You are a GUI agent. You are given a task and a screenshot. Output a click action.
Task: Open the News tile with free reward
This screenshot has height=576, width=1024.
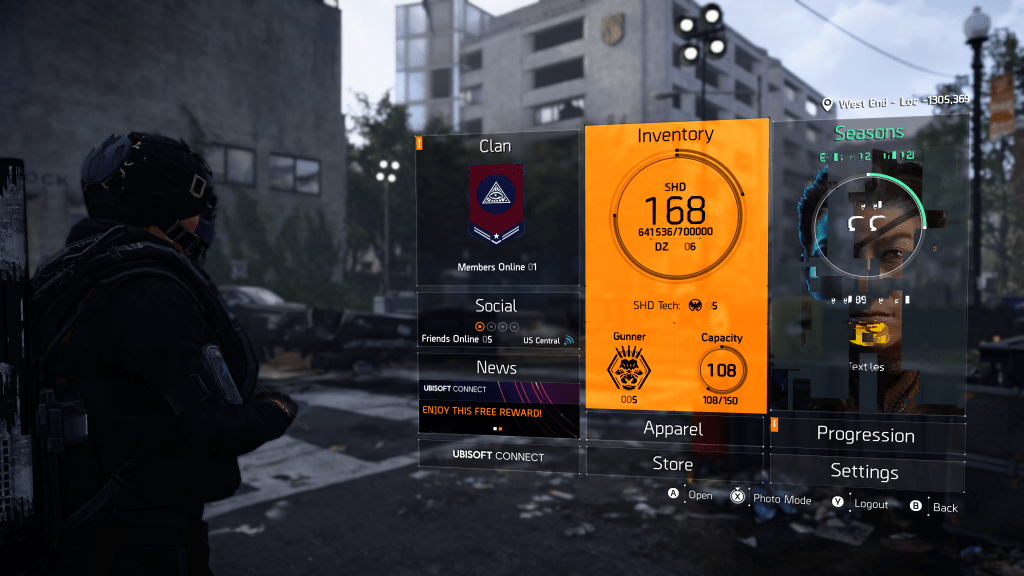tap(498, 395)
